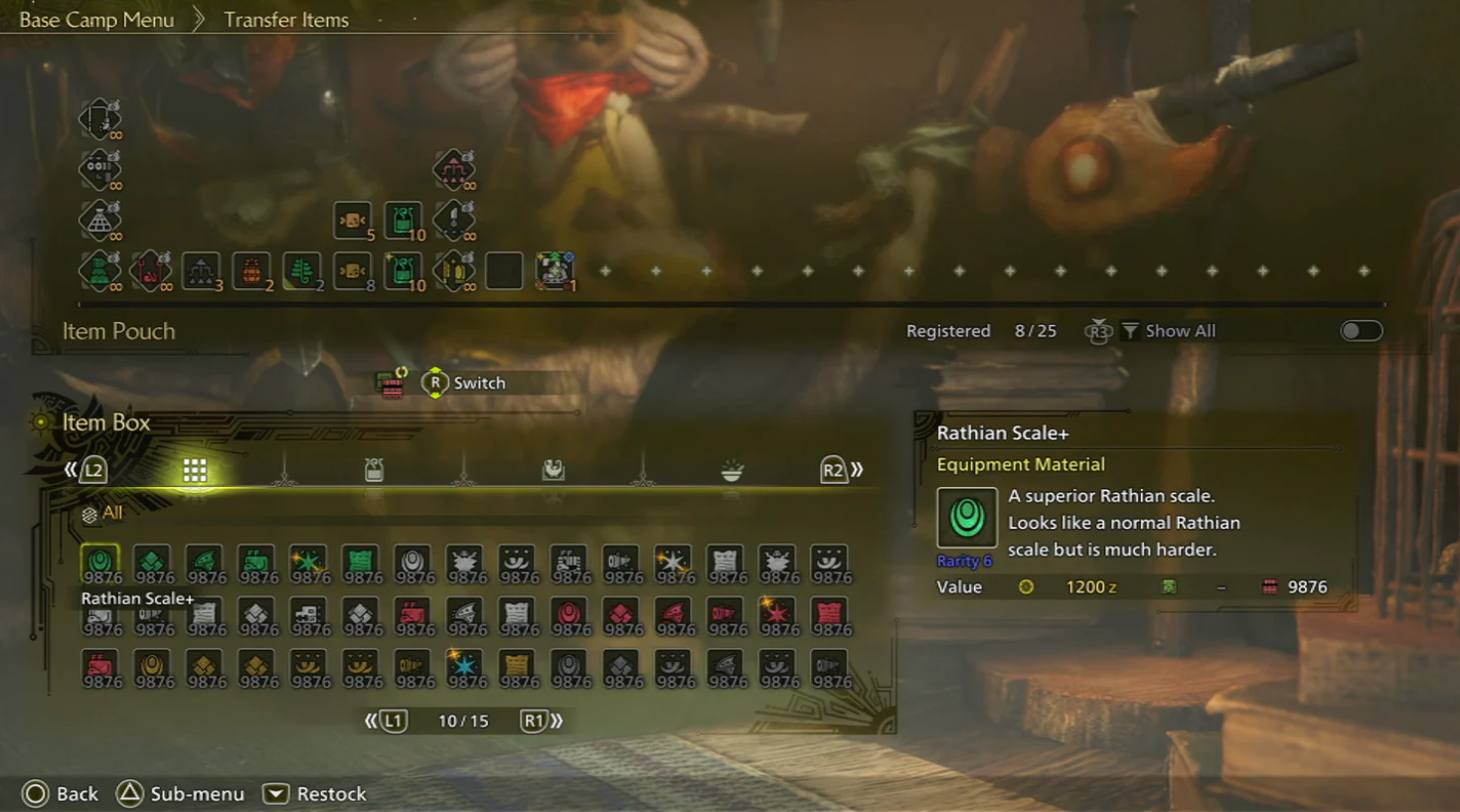Pick the green sparkling star item

308,564
